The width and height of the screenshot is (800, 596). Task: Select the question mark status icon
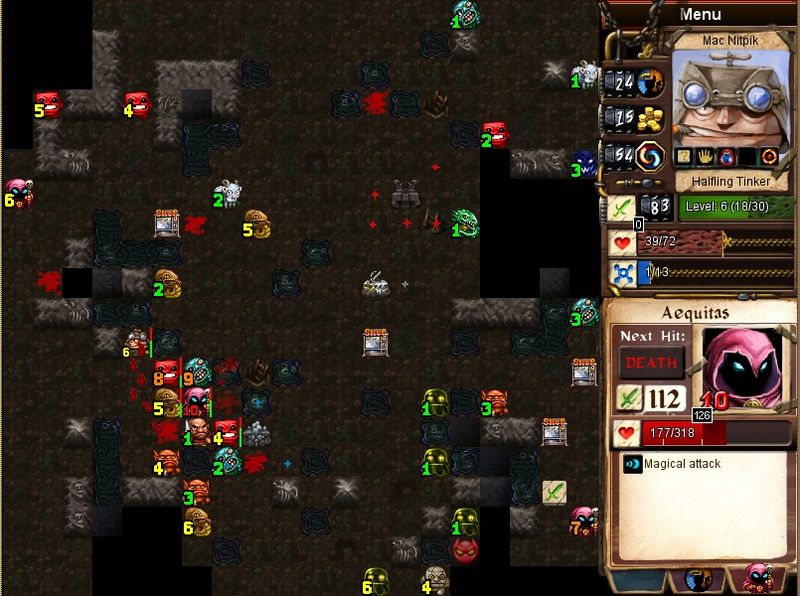(x=685, y=156)
